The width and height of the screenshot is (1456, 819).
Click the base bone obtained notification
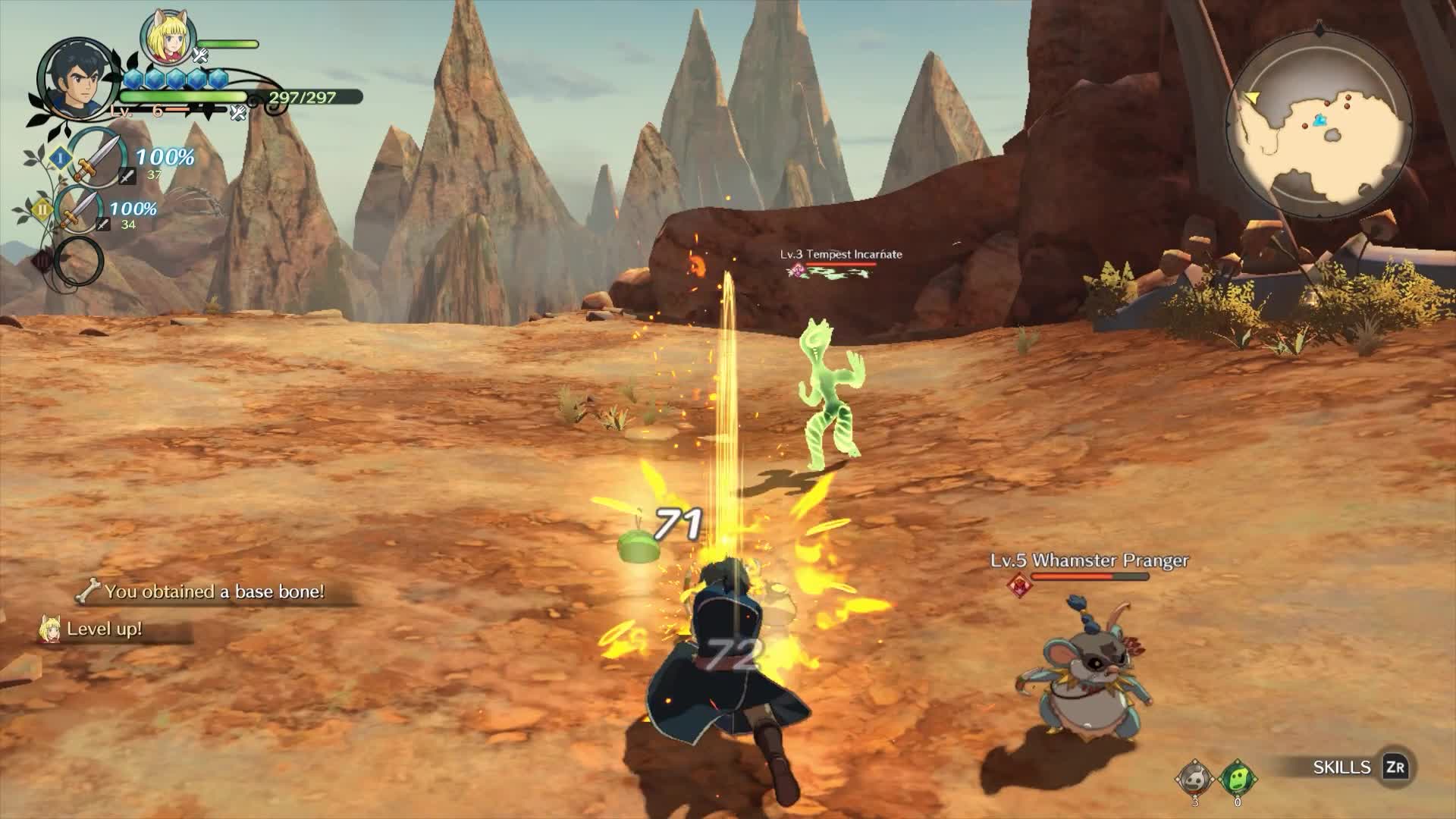(x=203, y=591)
